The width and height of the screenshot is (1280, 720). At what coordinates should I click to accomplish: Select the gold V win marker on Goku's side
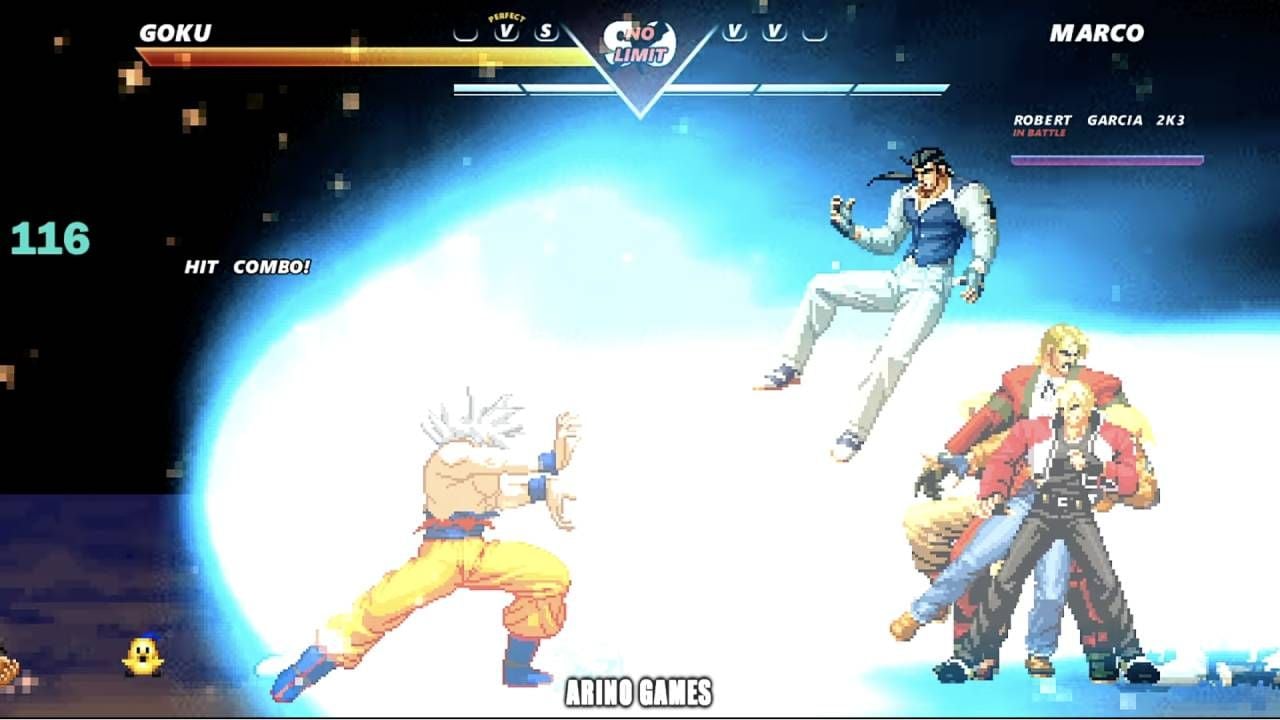(x=506, y=32)
